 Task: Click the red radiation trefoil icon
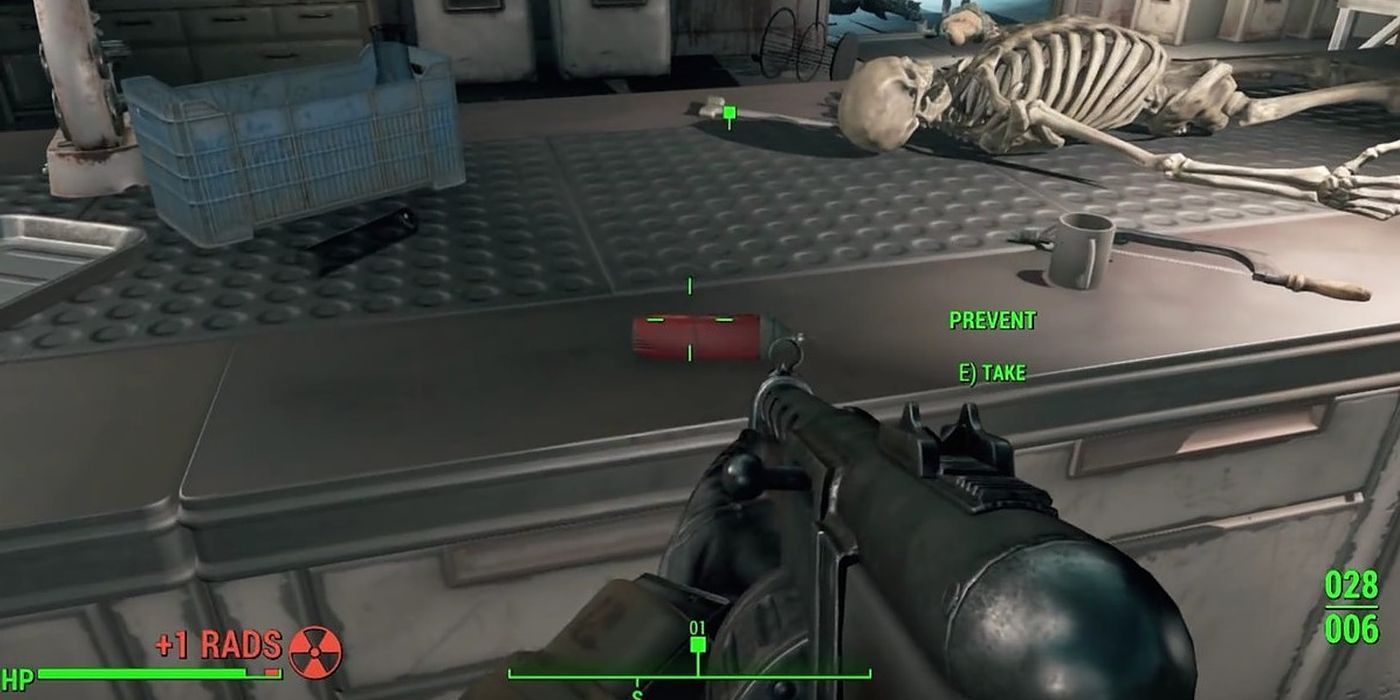tap(315, 652)
